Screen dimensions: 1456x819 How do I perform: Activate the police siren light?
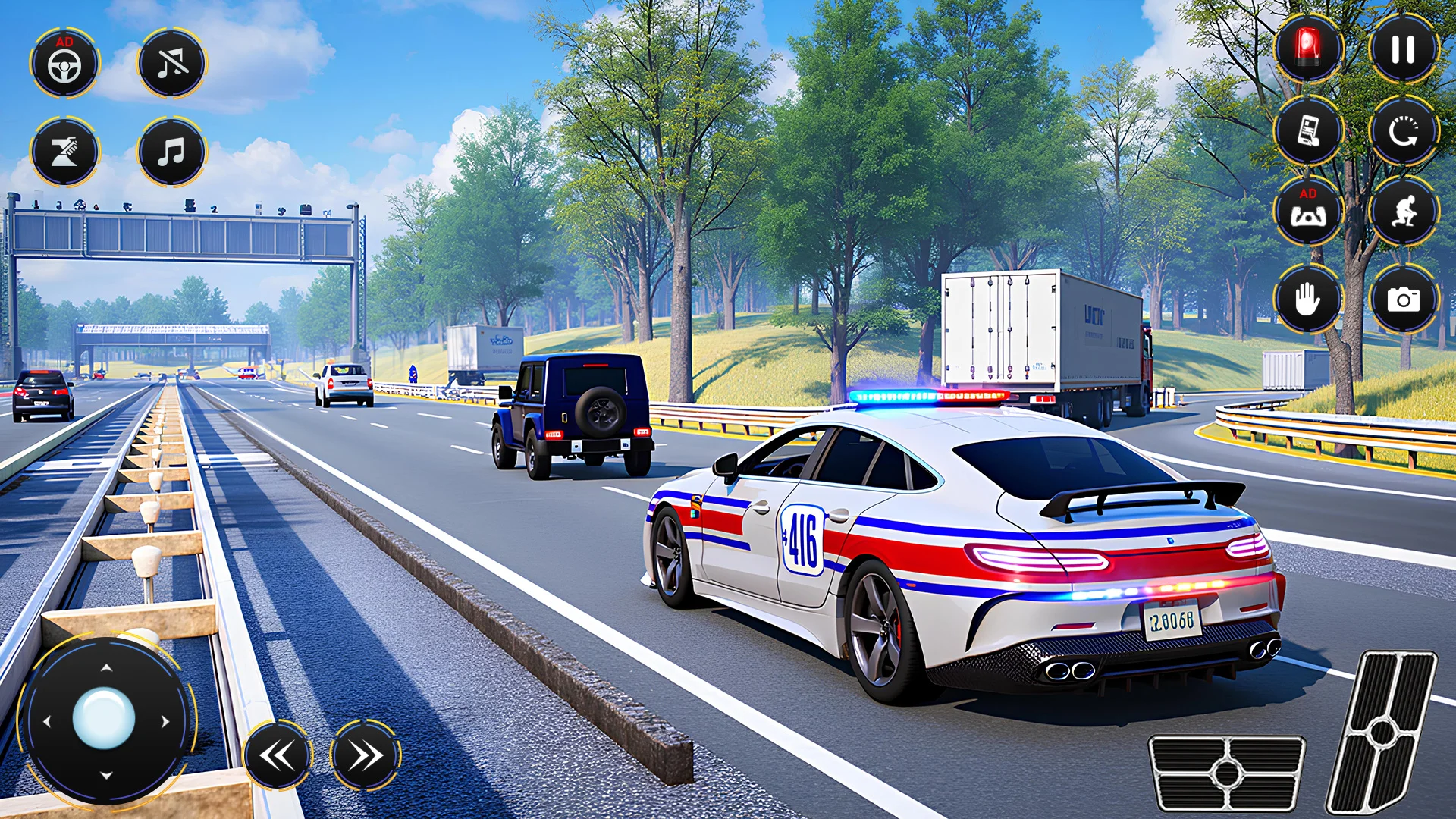click(1307, 49)
